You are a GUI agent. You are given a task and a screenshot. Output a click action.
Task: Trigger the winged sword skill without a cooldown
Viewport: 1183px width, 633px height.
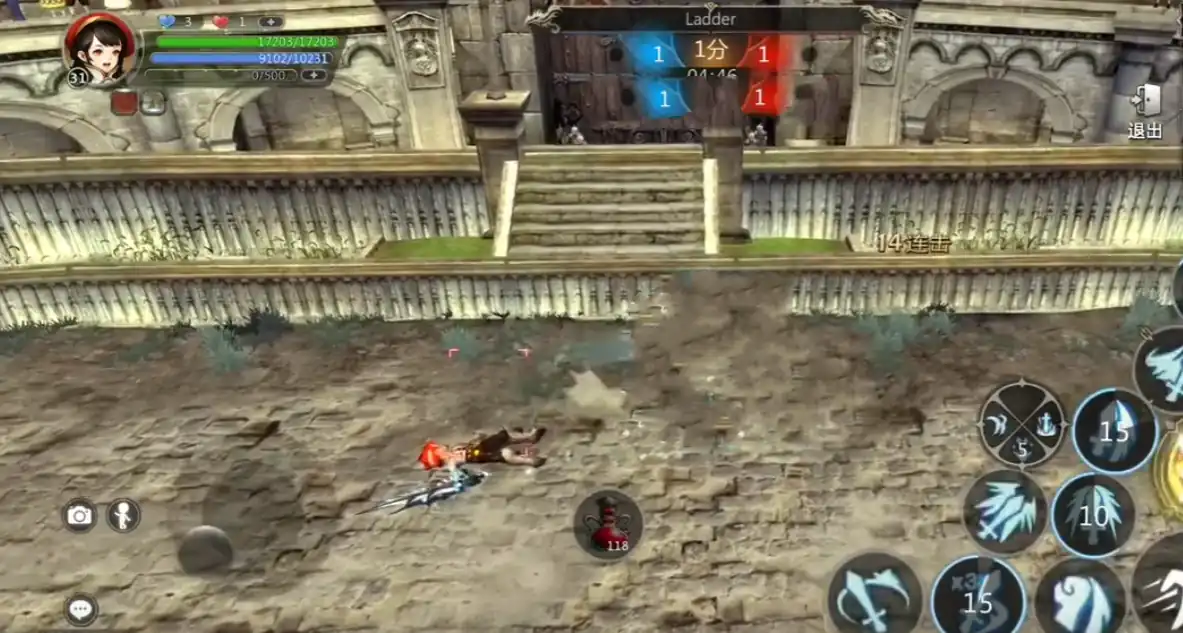tap(1004, 511)
